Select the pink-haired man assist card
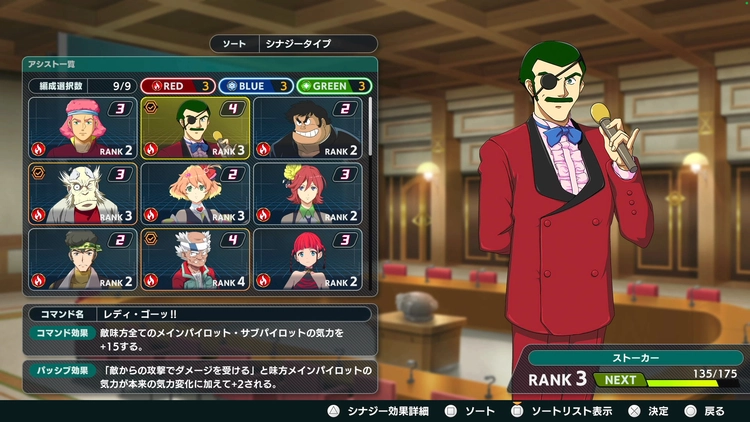 click(x=83, y=128)
